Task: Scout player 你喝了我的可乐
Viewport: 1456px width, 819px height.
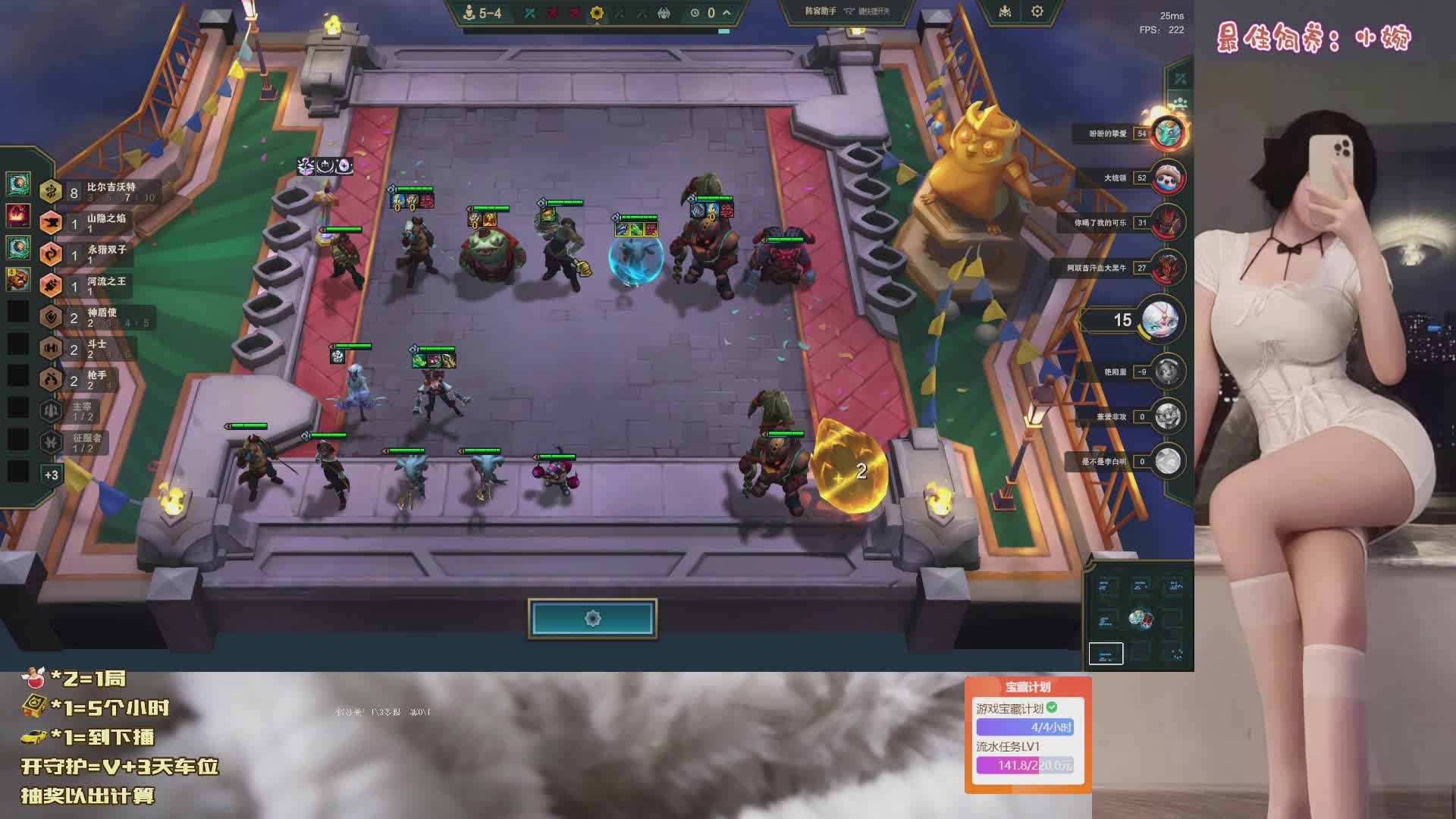Action: click(x=1168, y=223)
